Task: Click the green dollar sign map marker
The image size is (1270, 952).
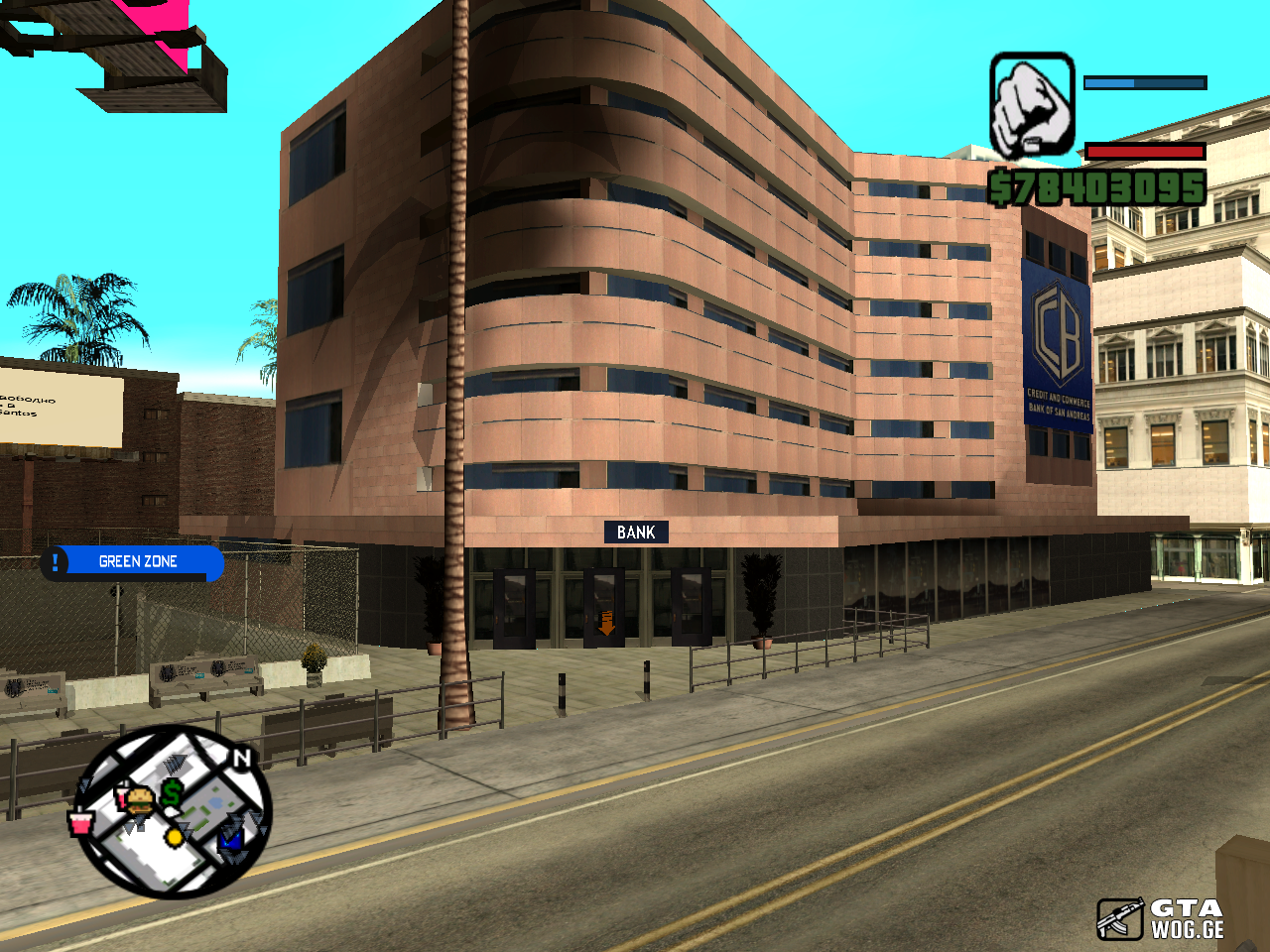Action: 172,792
